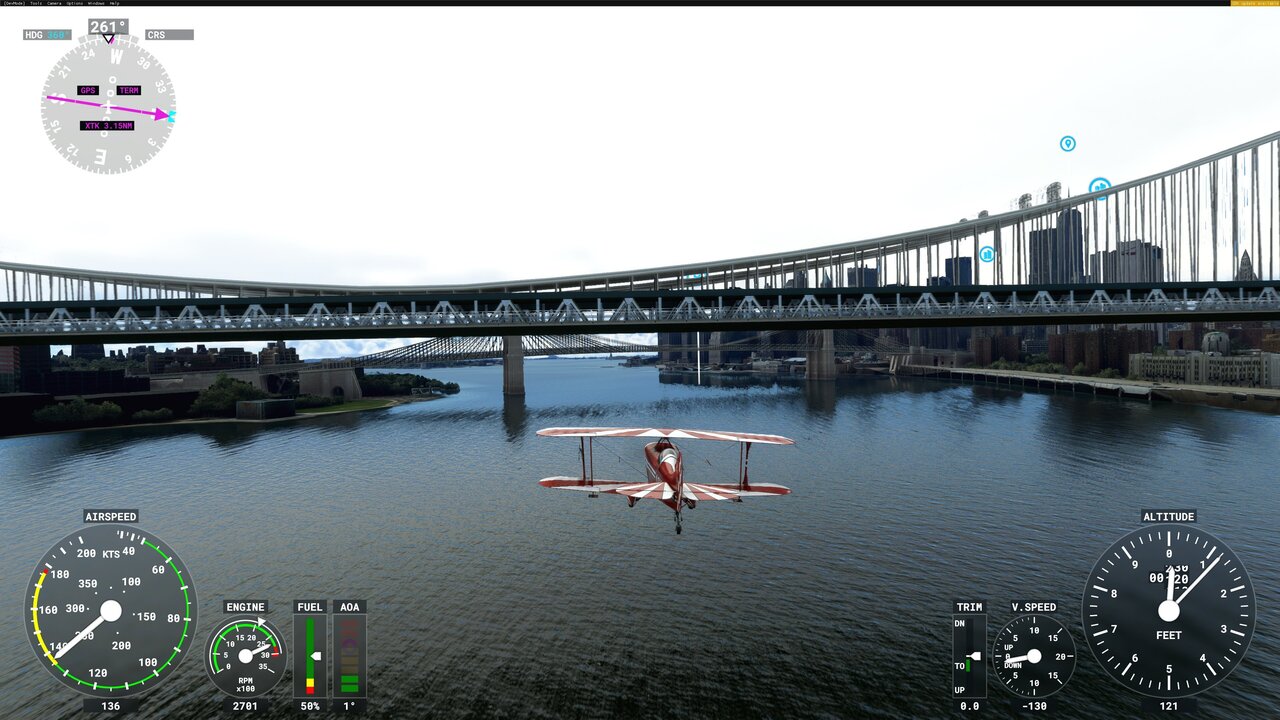Click the blue location pin marker above the bridge

click(x=1066, y=145)
